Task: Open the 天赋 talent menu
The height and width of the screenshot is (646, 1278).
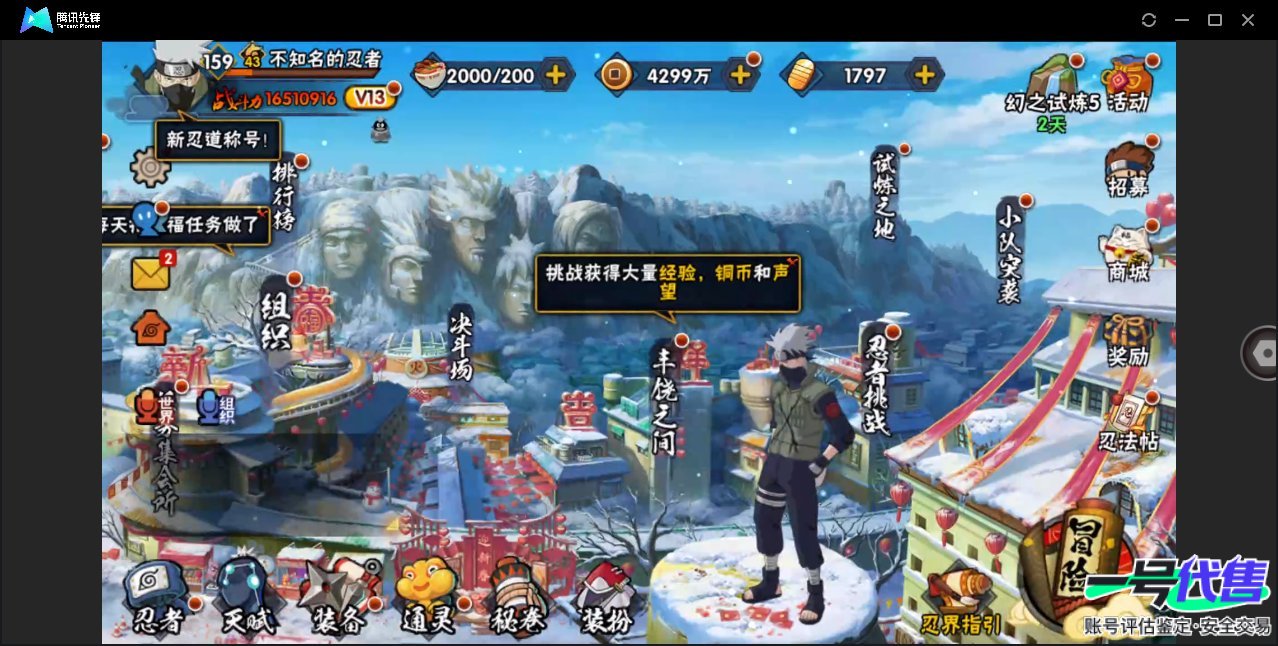Action: coord(246,599)
